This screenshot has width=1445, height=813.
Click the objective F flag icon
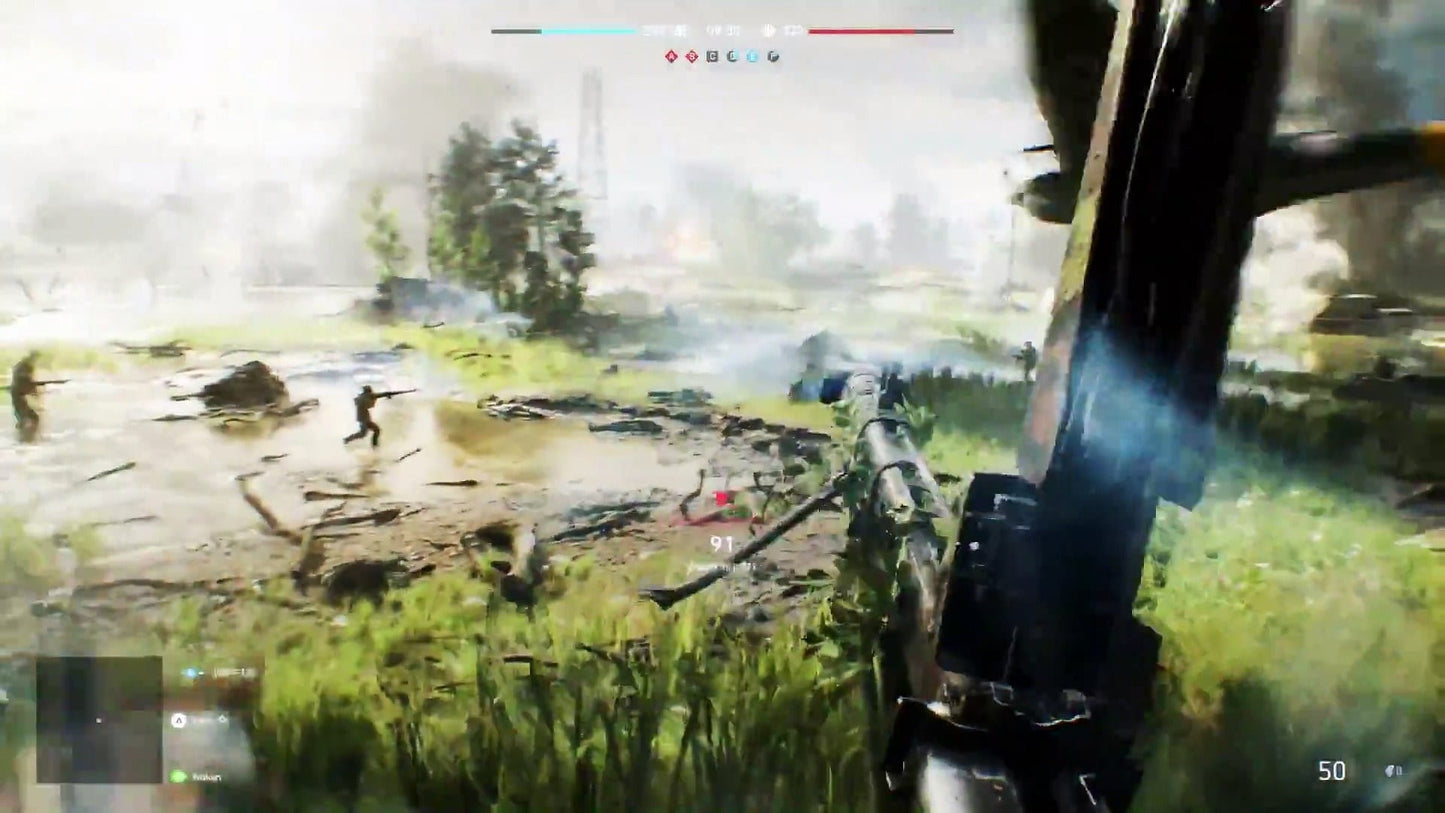(773, 57)
